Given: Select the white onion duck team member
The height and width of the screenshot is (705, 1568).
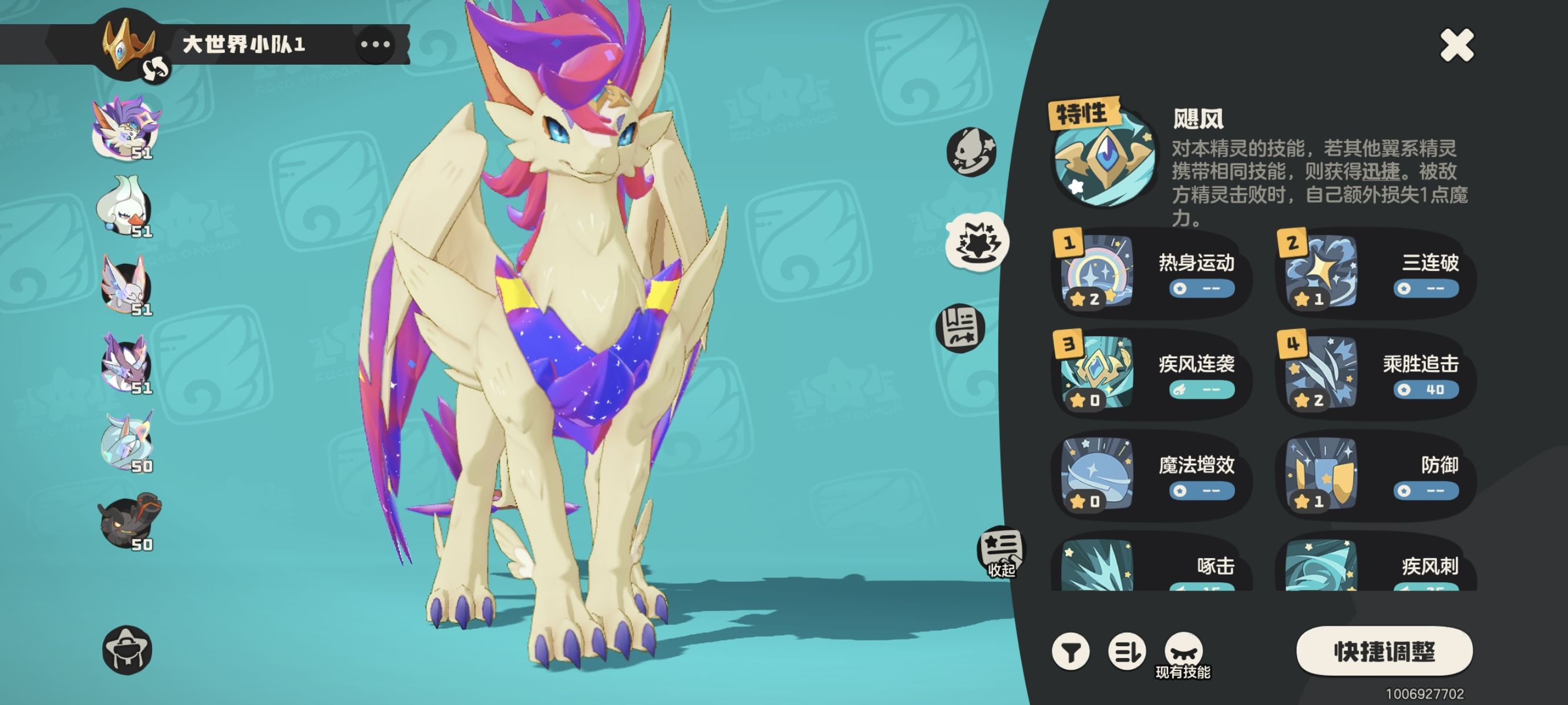Looking at the screenshot, I should pyautogui.click(x=126, y=205).
